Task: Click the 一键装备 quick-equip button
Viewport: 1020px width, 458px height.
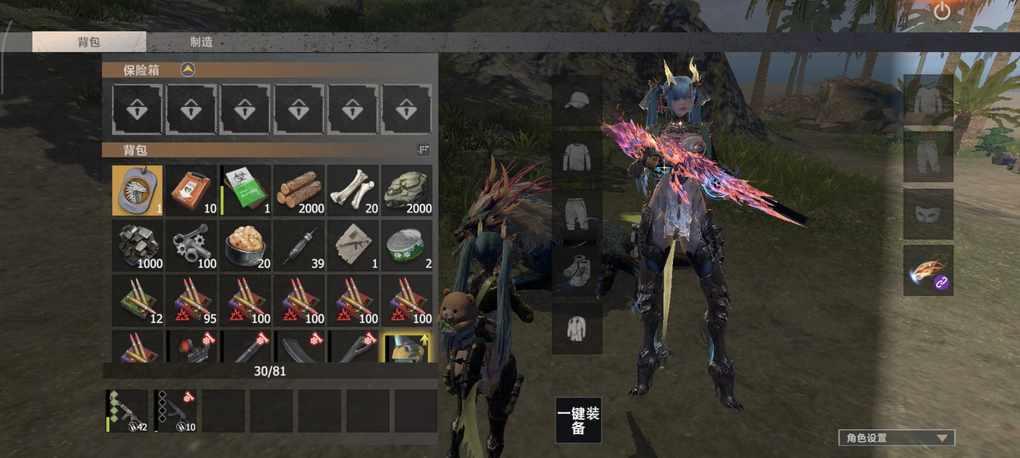Action: click(578, 420)
